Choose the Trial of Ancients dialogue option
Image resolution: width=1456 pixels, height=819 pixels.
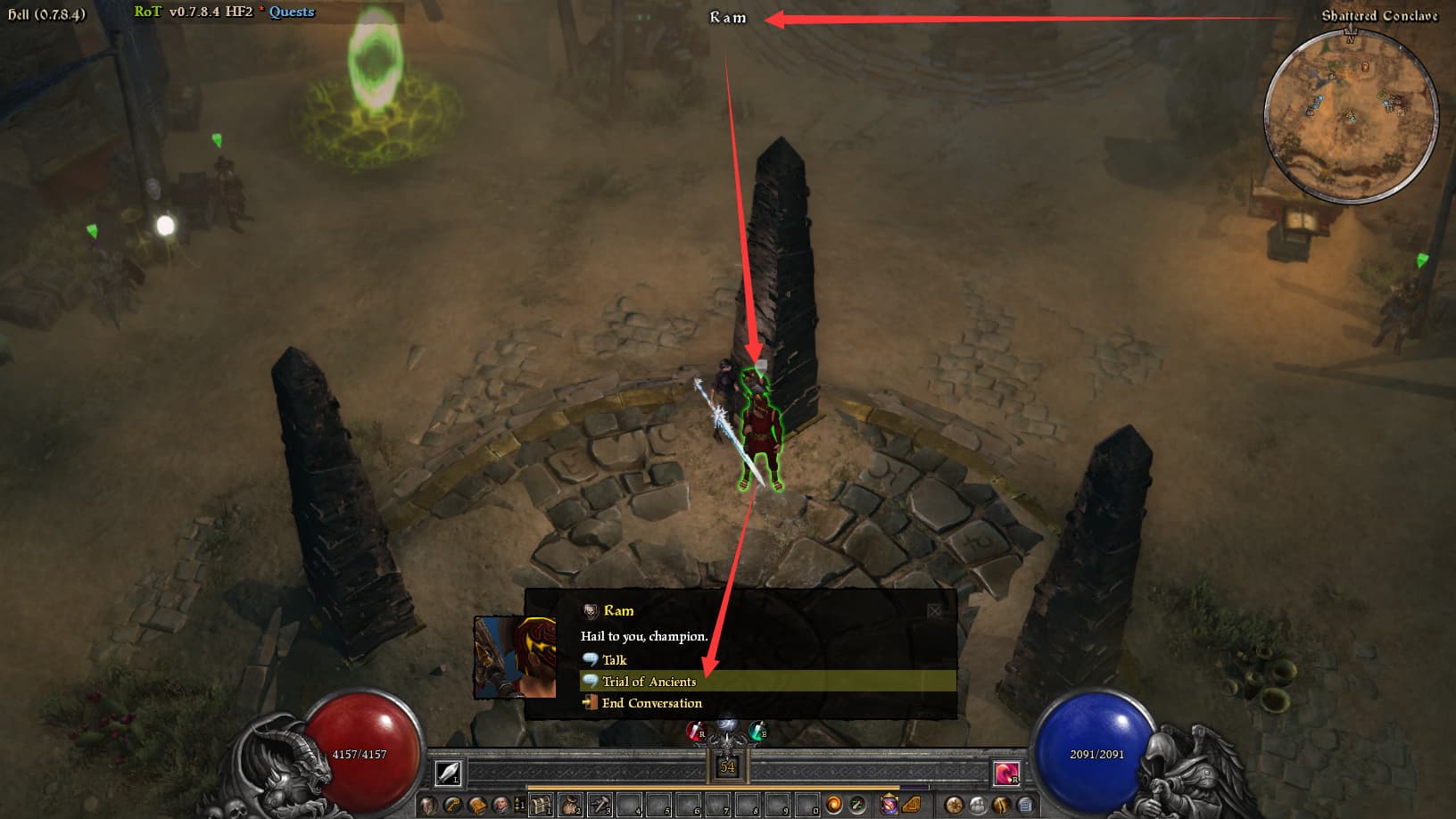click(x=649, y=682)
